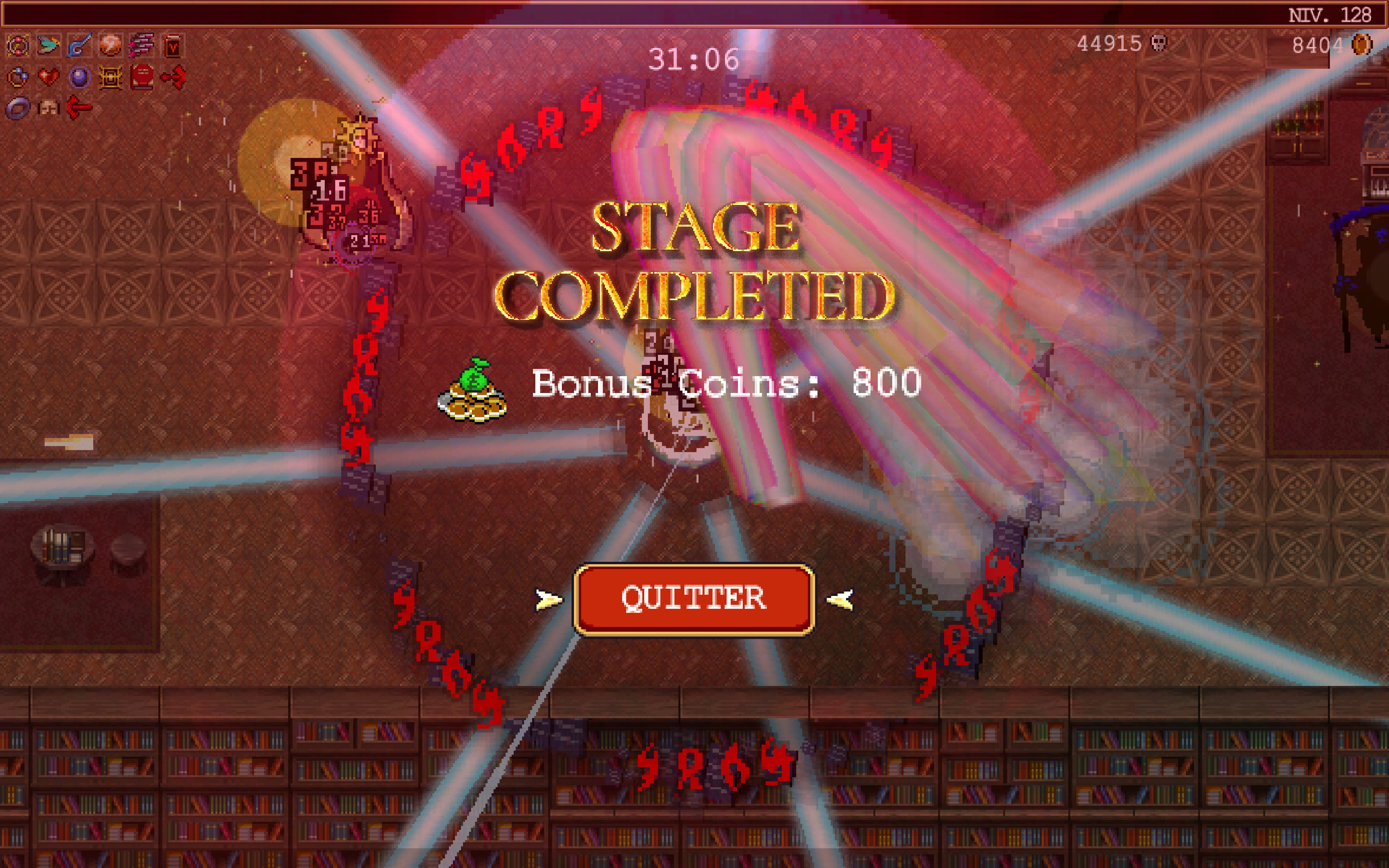Select the blue magic wand weapon icon
Screen dimensions: 1389x868
click(79, 46)
